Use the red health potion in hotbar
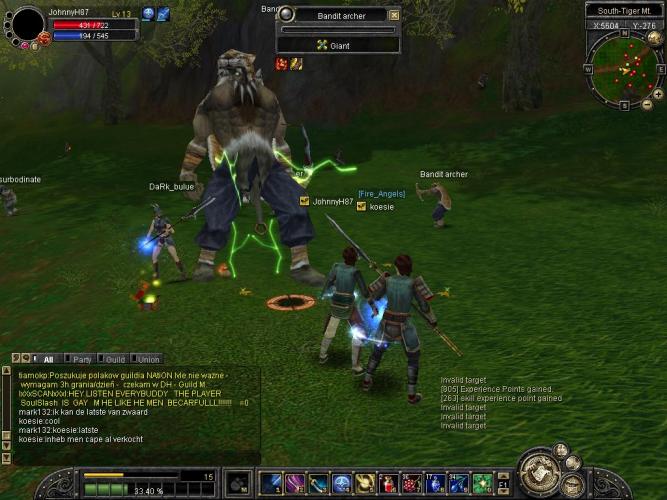 pyautogui.click(x=389, y=484)
